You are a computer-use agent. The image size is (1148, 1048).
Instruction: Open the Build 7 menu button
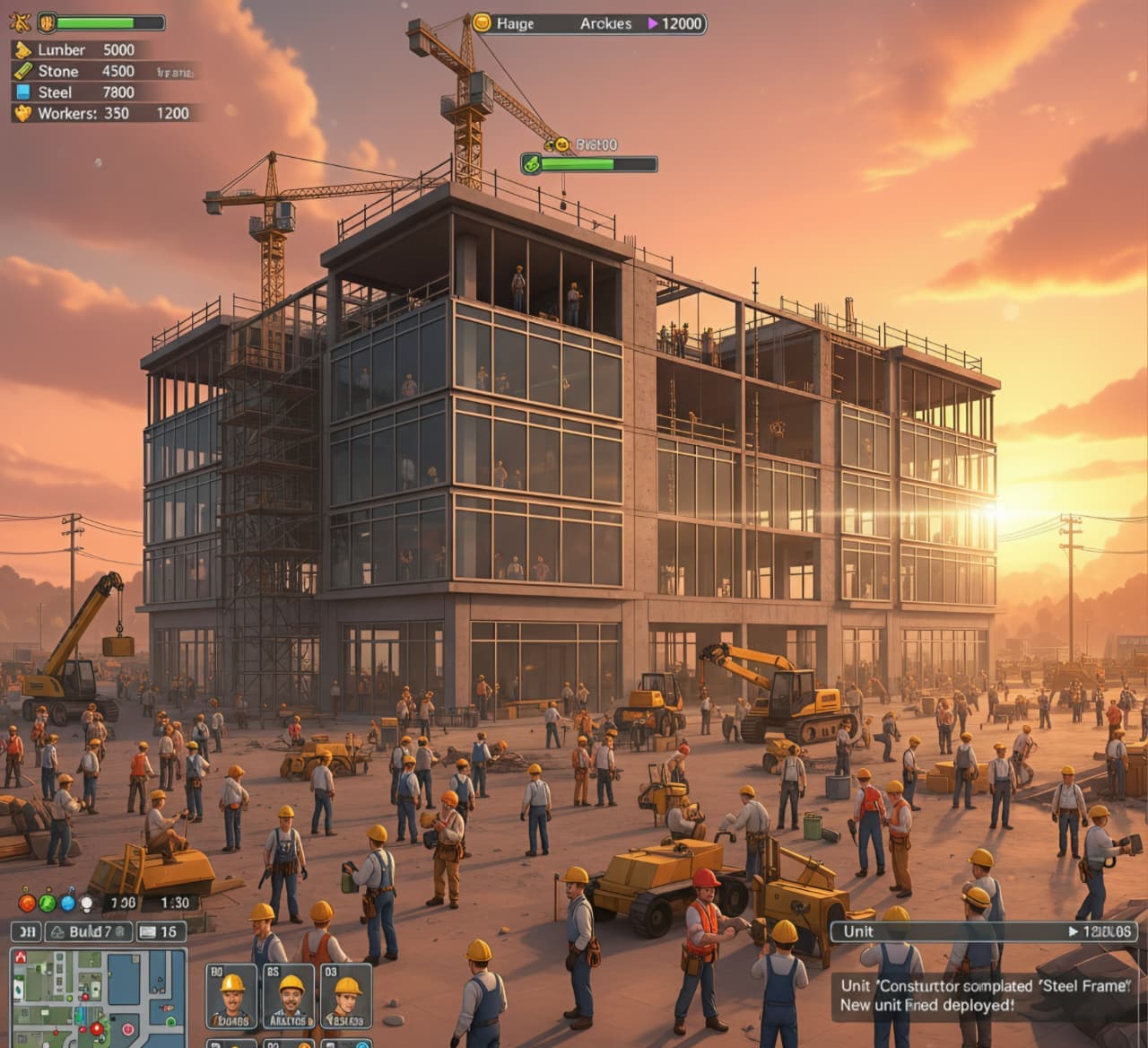click(89, 931)
